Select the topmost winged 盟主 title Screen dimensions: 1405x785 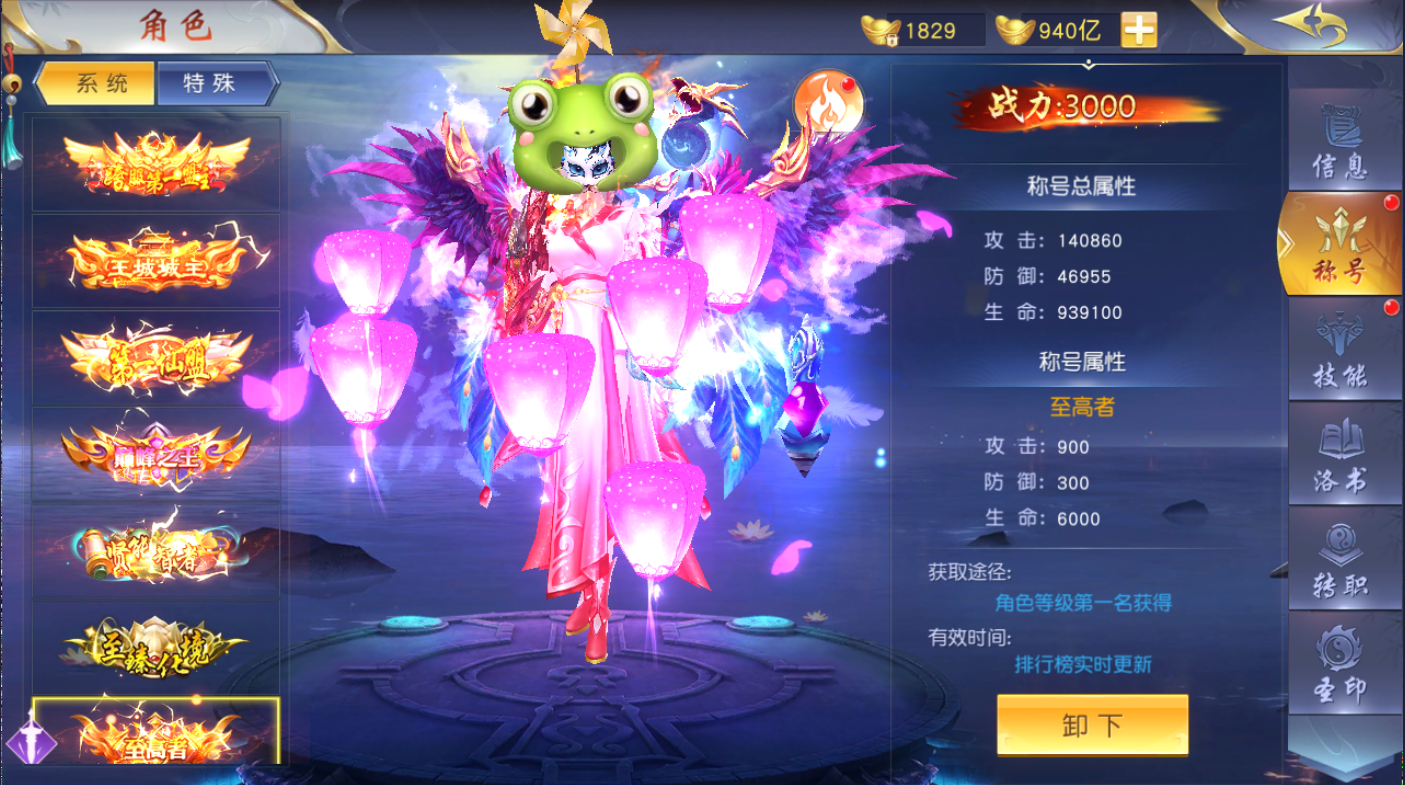click(155, 165)
